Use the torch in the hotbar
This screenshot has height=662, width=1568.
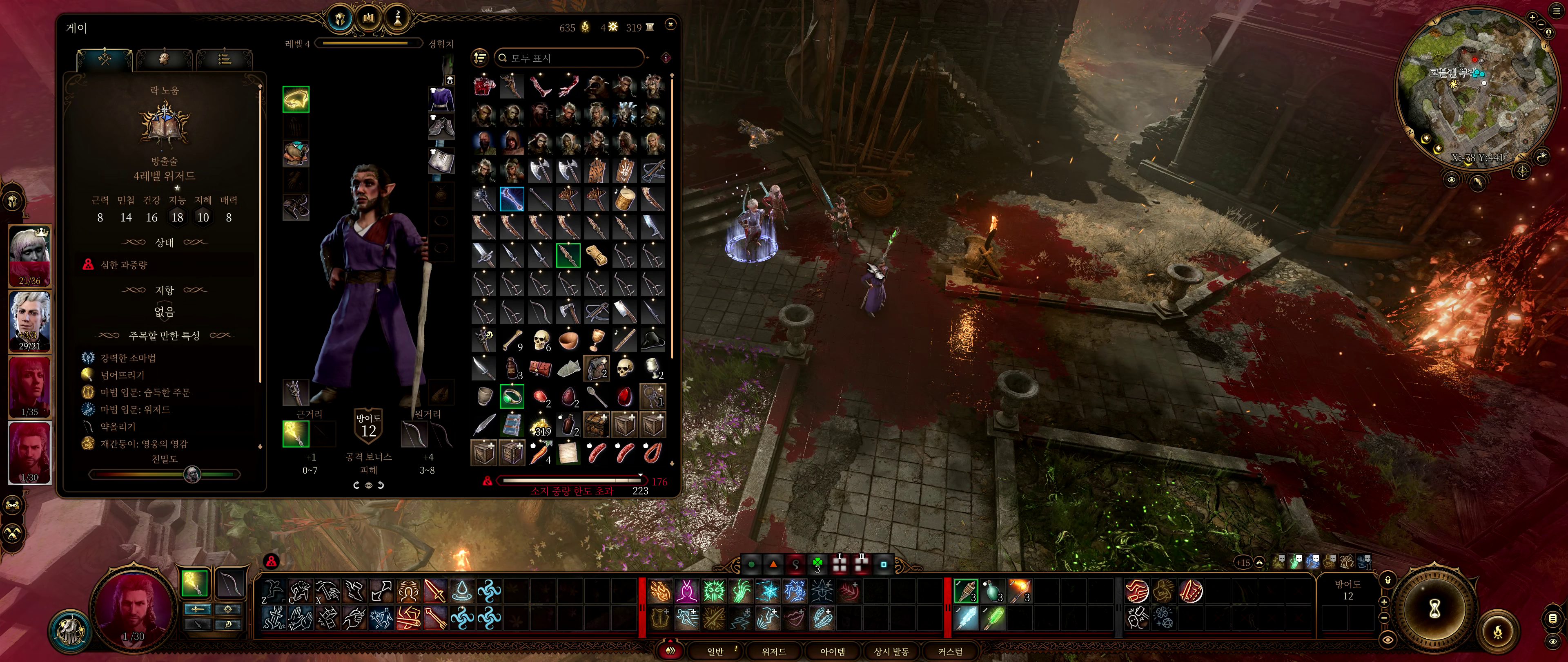(x=1019, y=591)
